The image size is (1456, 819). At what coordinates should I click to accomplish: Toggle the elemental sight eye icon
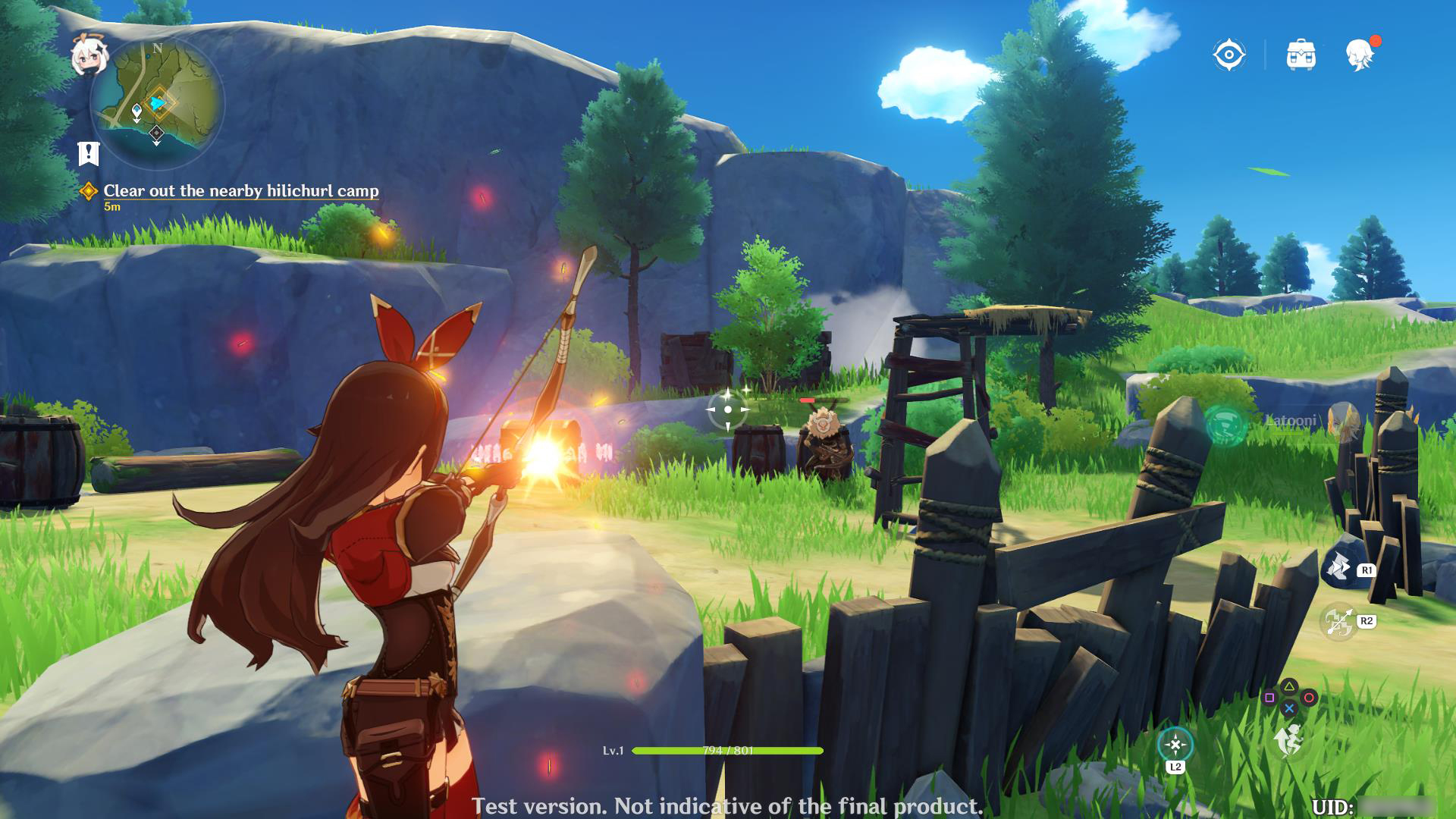pyautogui.click(x=1228, y=55)
